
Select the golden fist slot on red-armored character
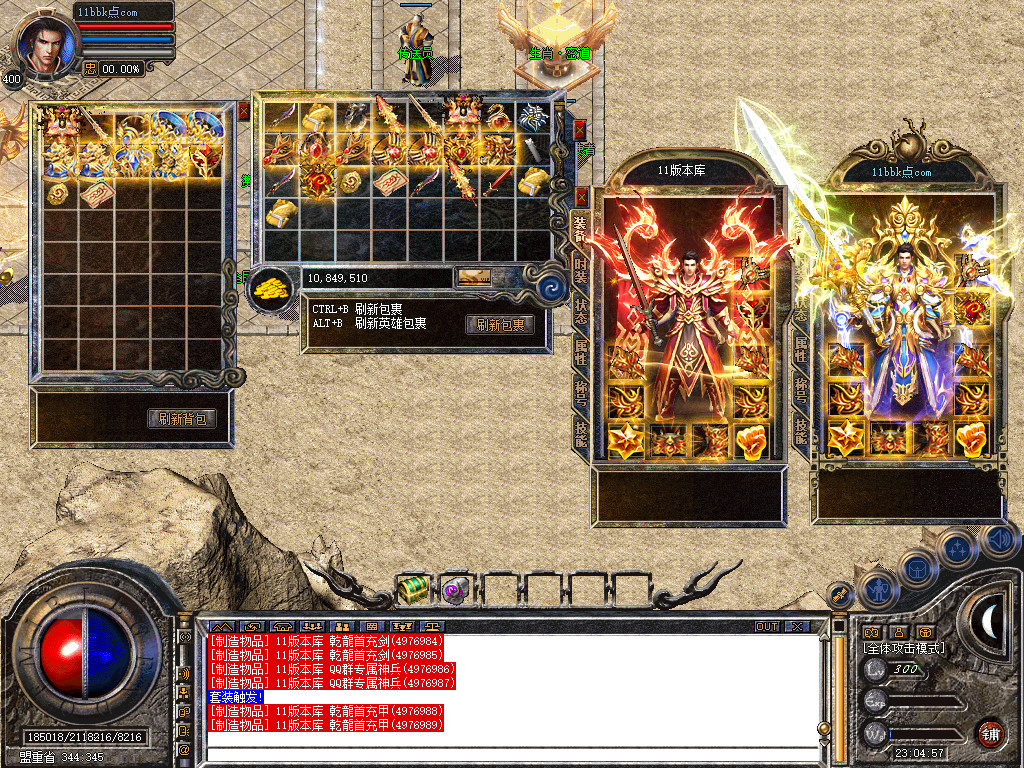[x=751, y=440]
